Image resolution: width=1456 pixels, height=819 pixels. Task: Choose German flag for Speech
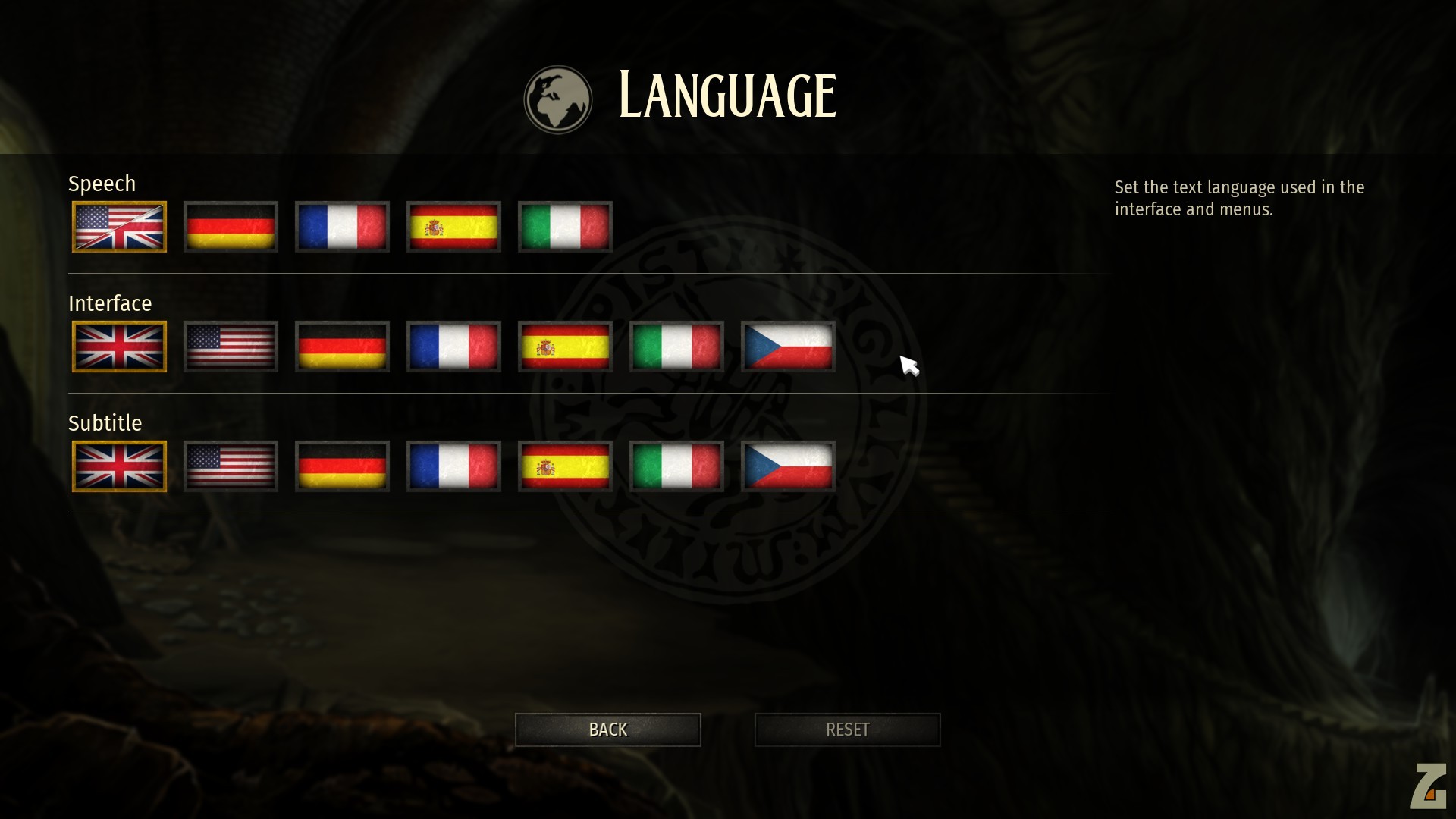click(x=231, y=227)
